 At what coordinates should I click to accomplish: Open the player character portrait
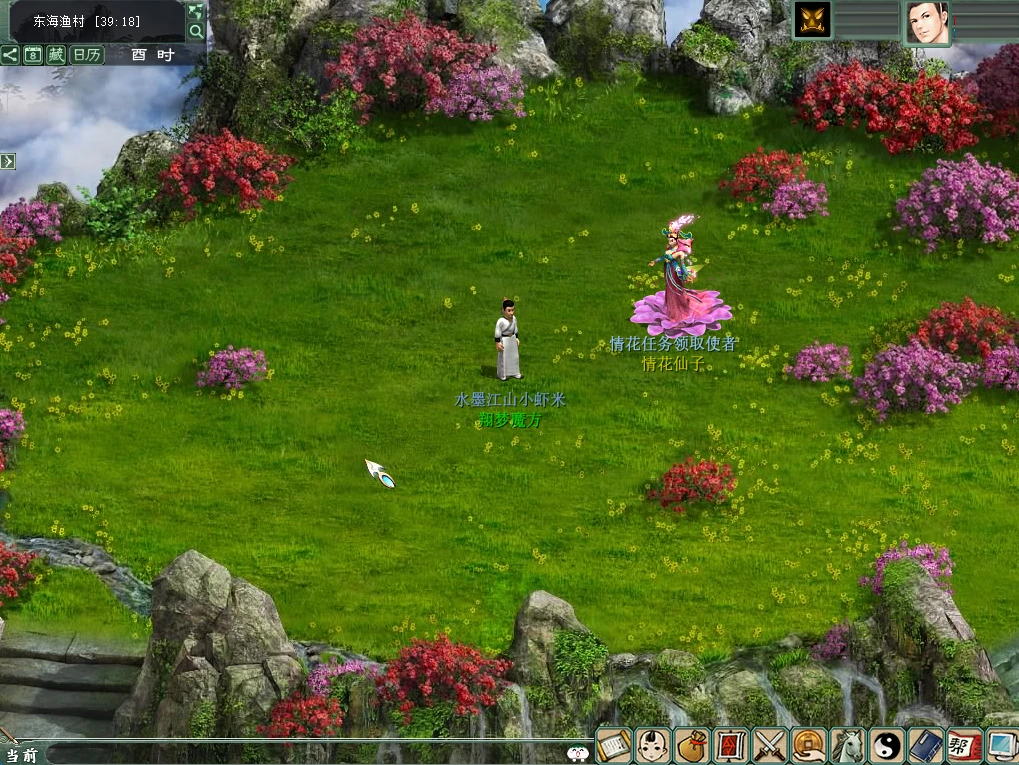[x=928, y=22]
